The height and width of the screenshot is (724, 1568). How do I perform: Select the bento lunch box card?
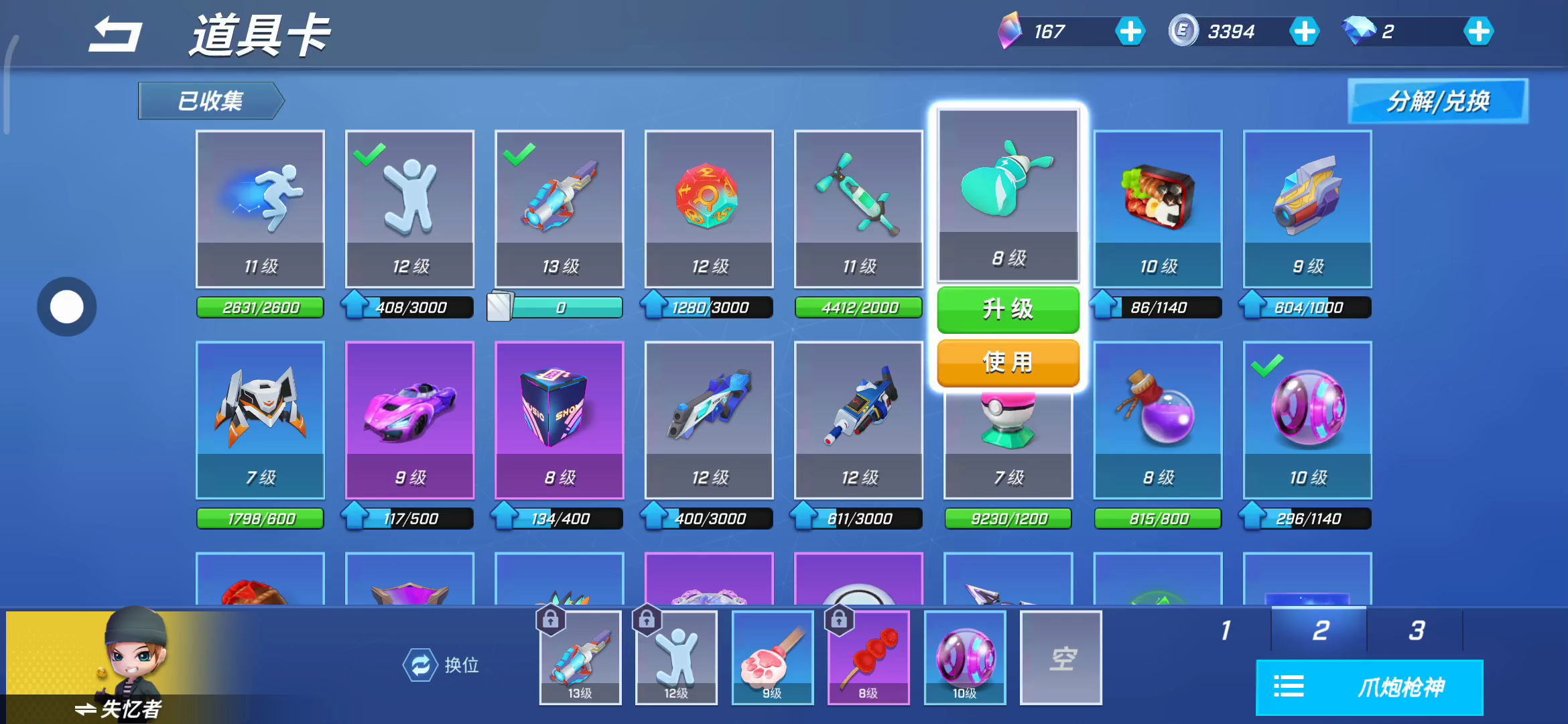tap(1158, 208)
